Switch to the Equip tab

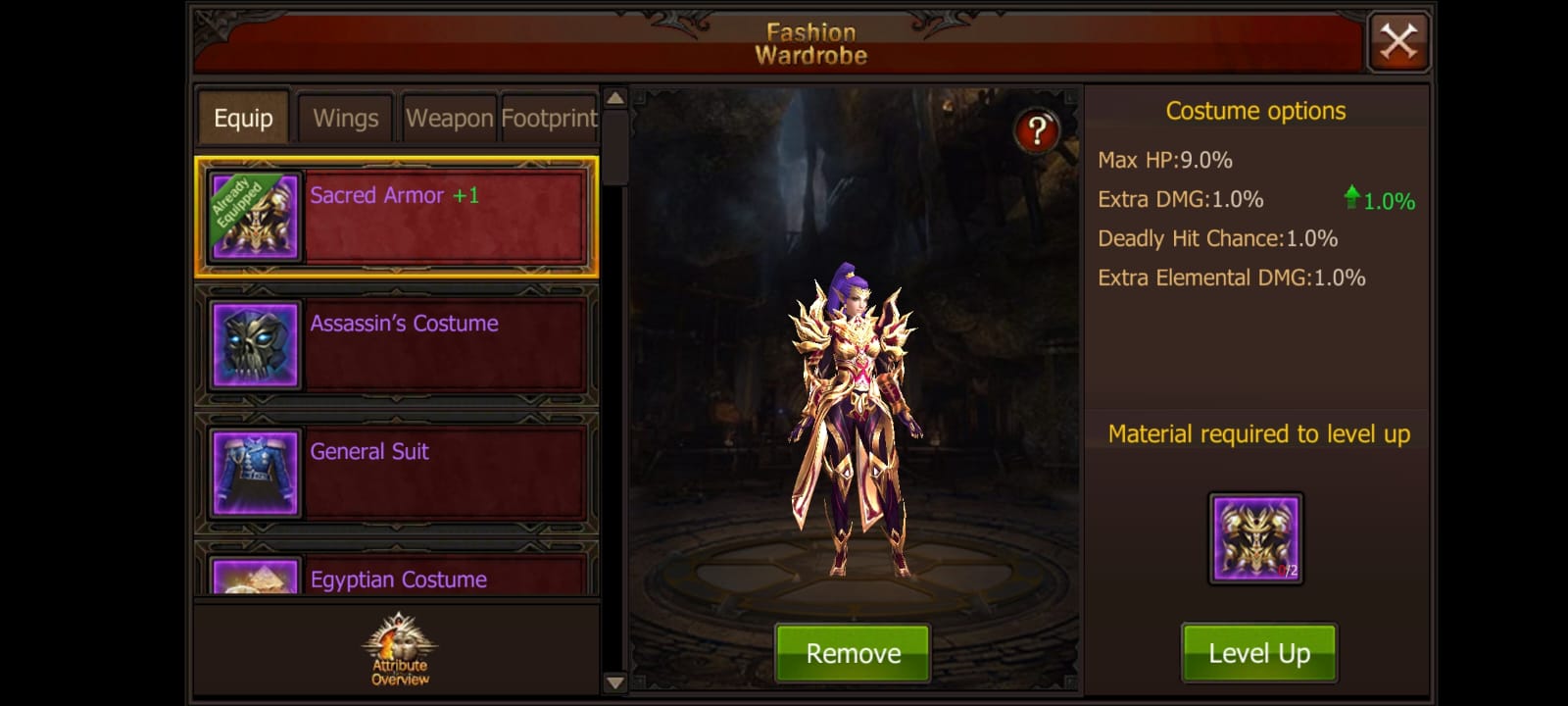[x=243, y=119]
